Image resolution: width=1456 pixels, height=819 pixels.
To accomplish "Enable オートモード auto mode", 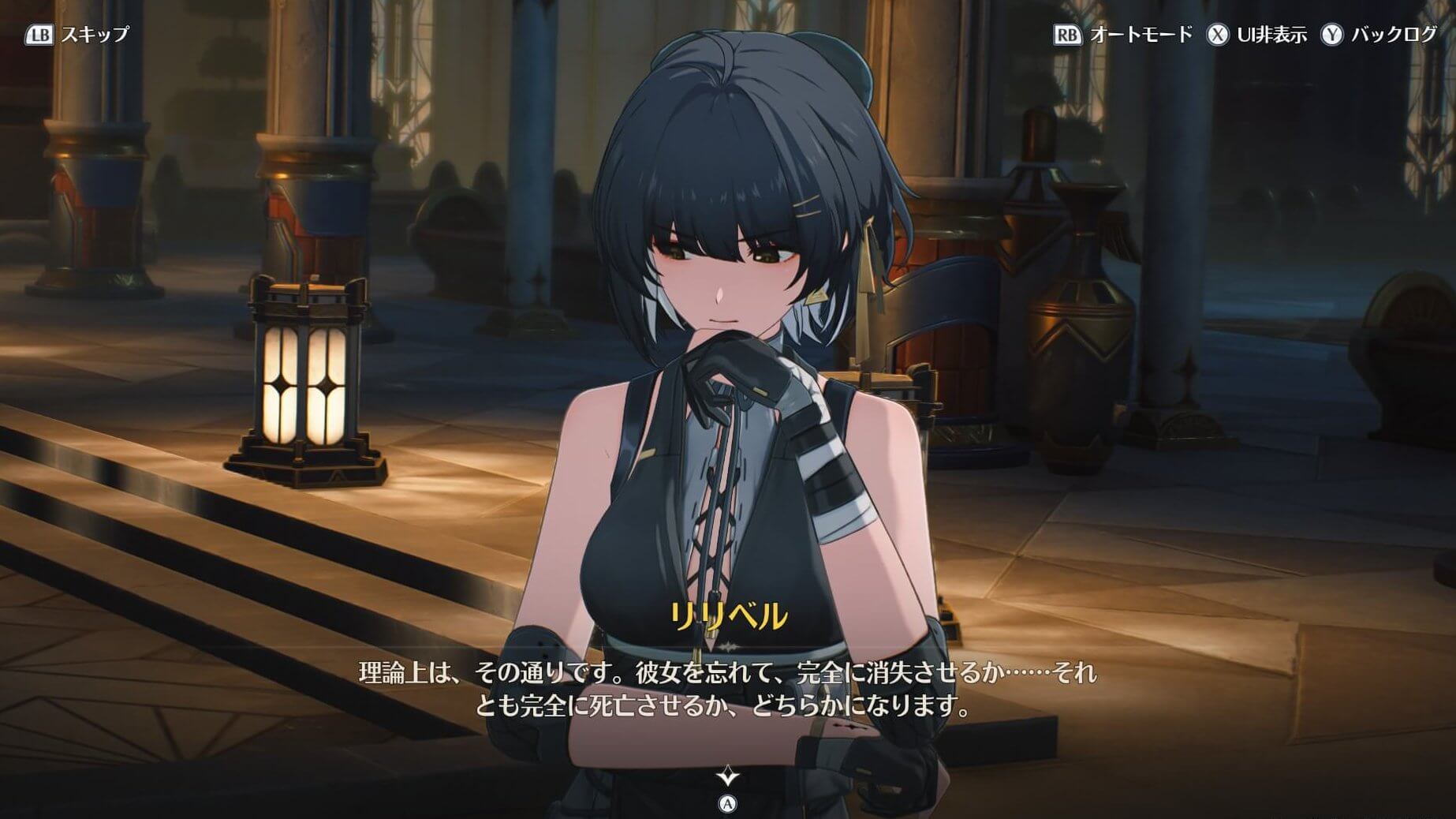I will [1123, 35].
